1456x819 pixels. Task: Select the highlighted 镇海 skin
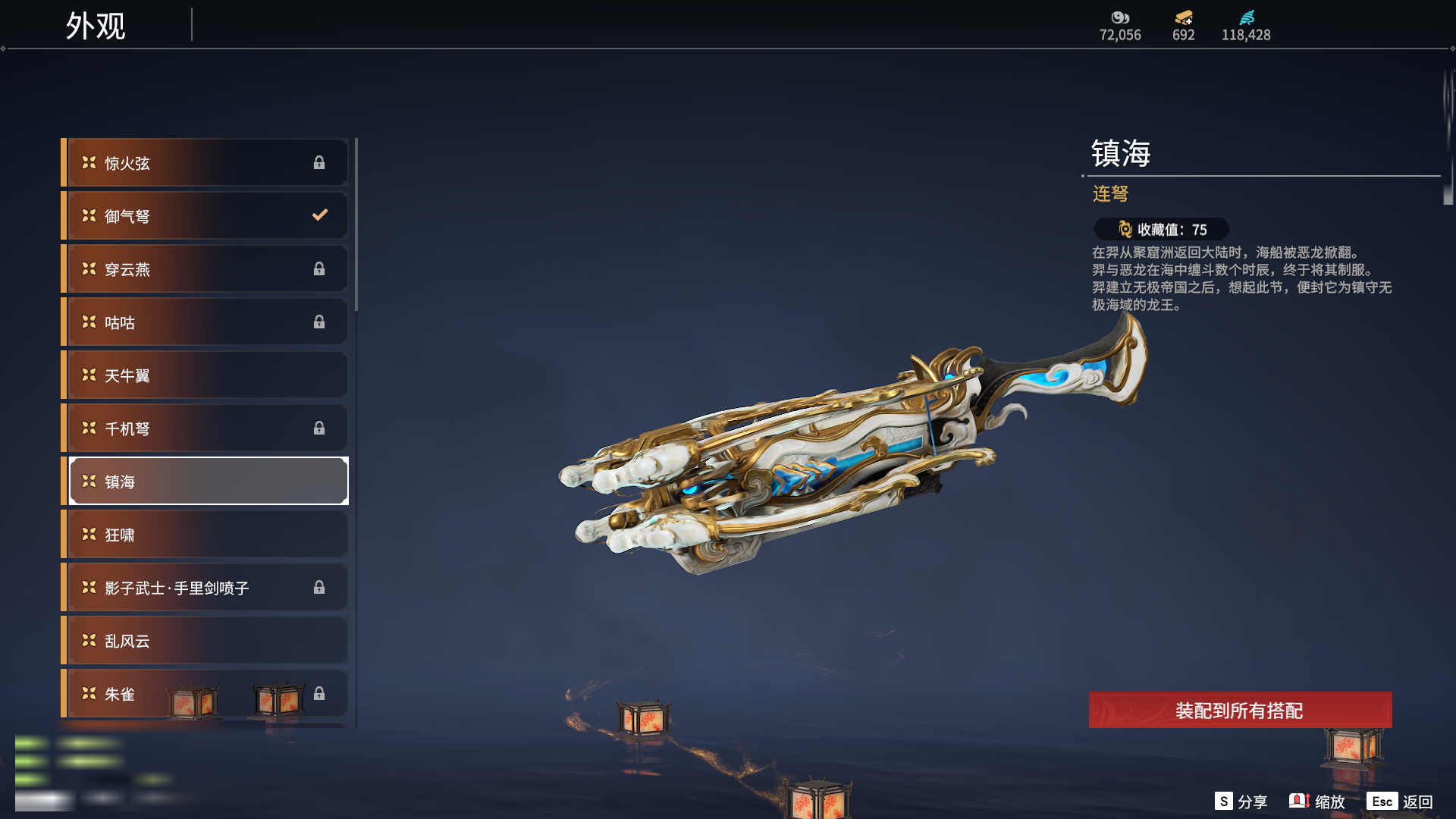coord(205,482)
